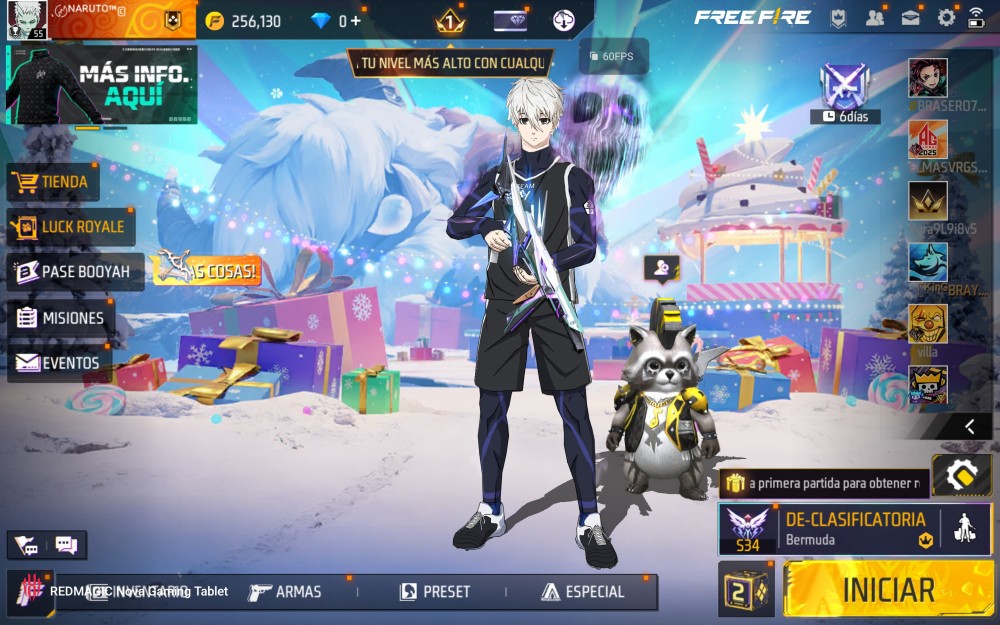Open the Eventos menu
Viewport: 1000px width, 625px height.
point(58,363)
